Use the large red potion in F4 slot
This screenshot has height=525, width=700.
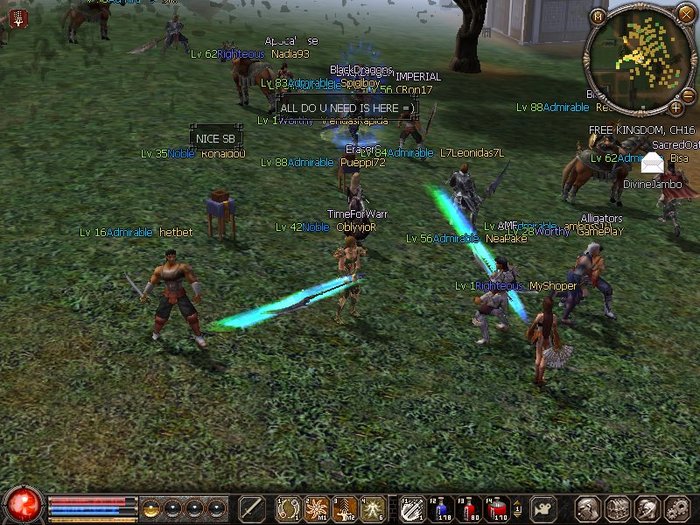(x=497, y=508)
